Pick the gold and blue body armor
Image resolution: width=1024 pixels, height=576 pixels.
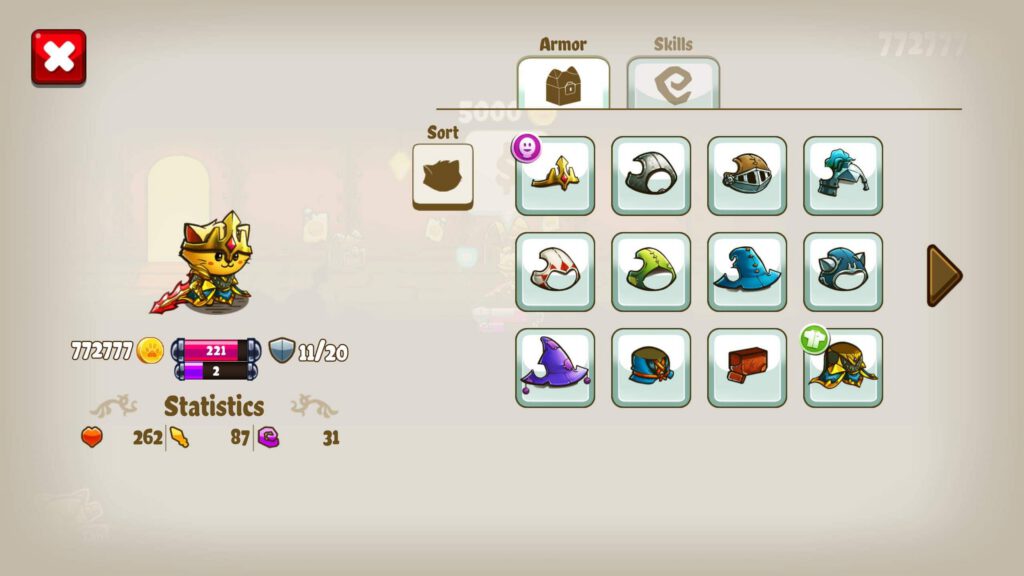[843, 368]
